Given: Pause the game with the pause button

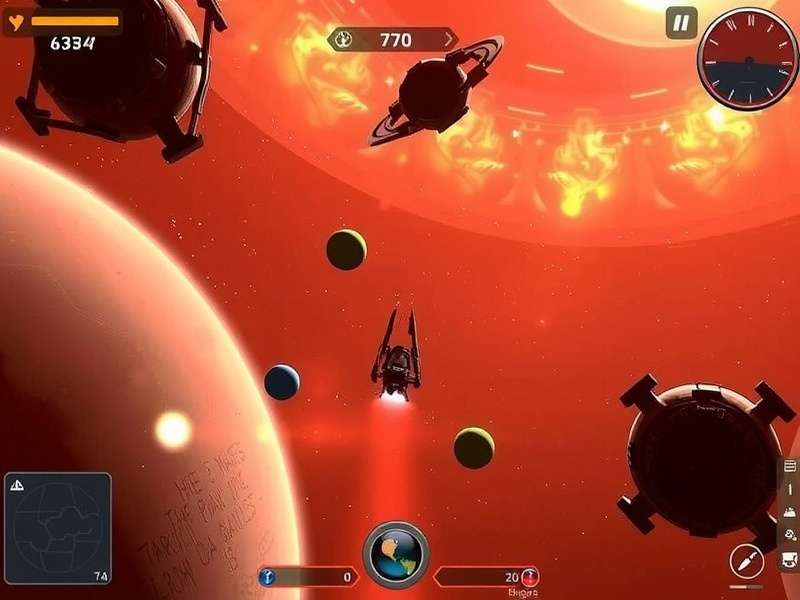Looking at the screenshot, I should point(681,23).
